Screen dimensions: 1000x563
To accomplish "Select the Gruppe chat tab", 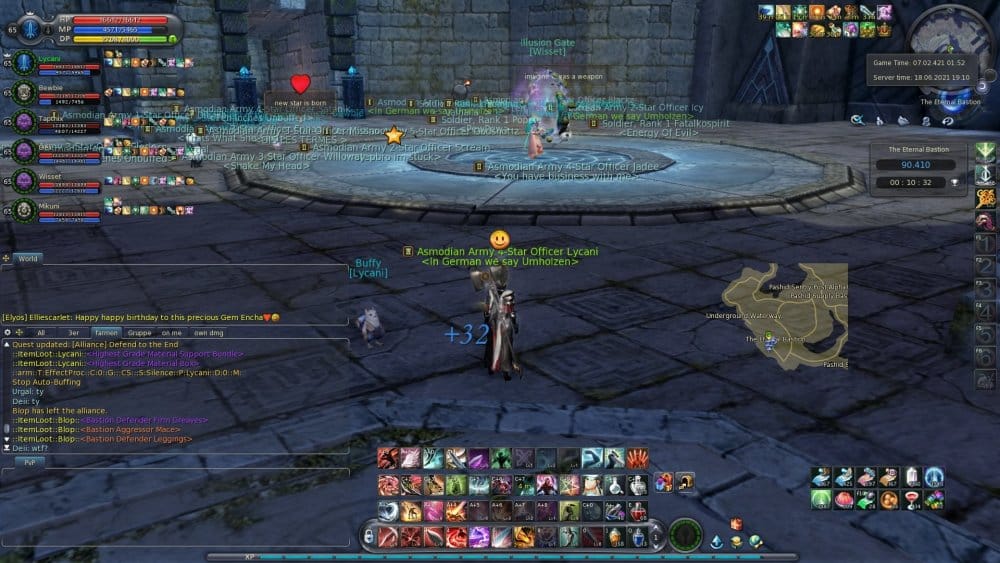I will (x=139, y=332).
